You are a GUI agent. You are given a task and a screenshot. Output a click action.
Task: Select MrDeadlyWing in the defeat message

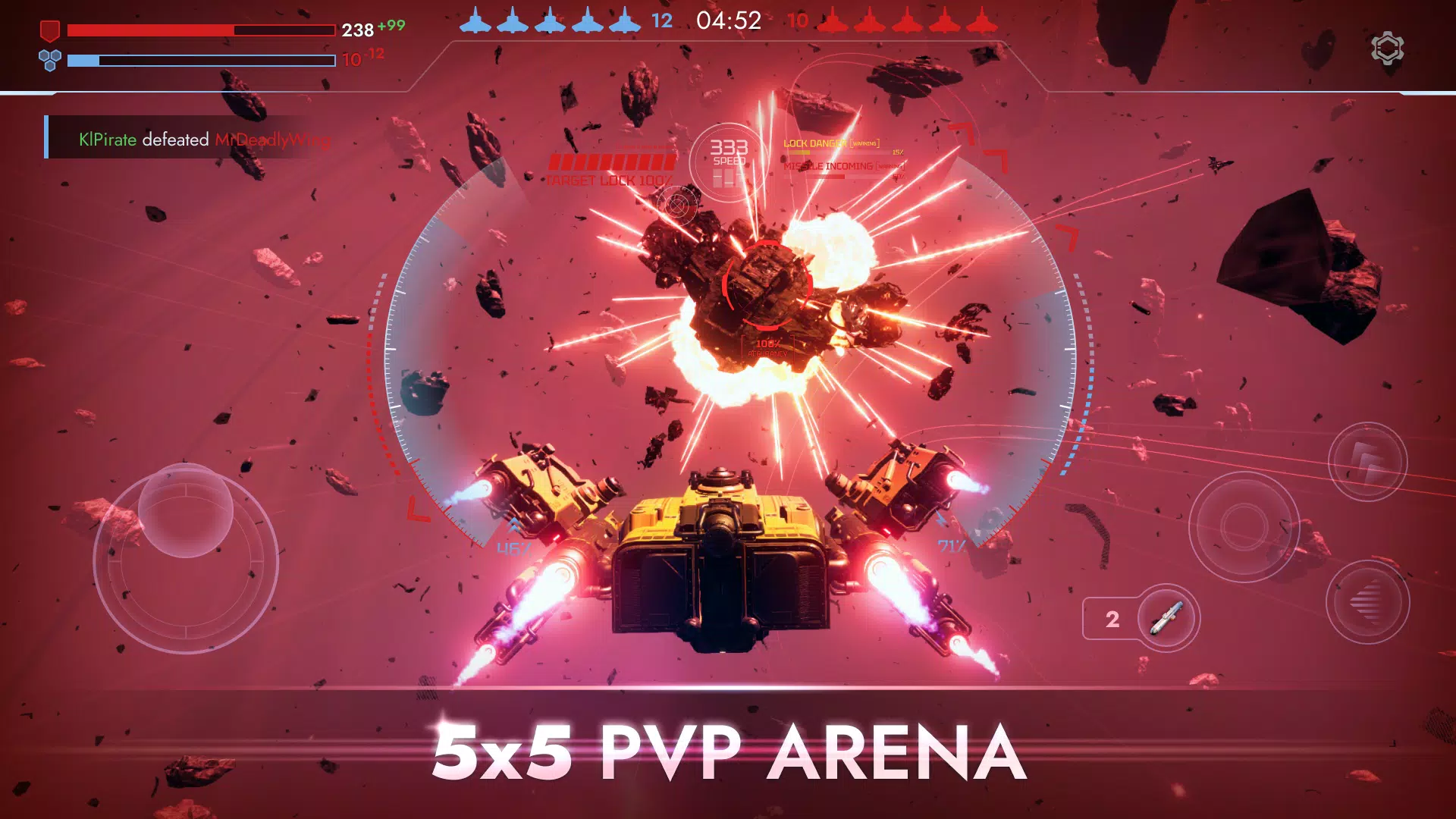275,140
